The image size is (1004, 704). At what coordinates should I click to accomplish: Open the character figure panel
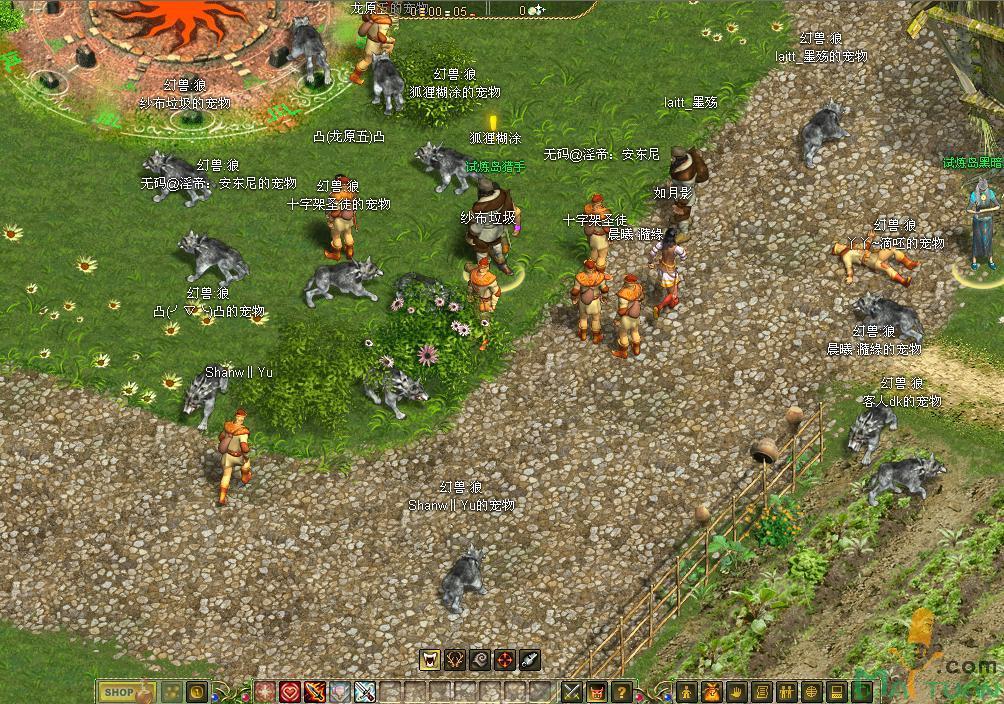(688, 691)
